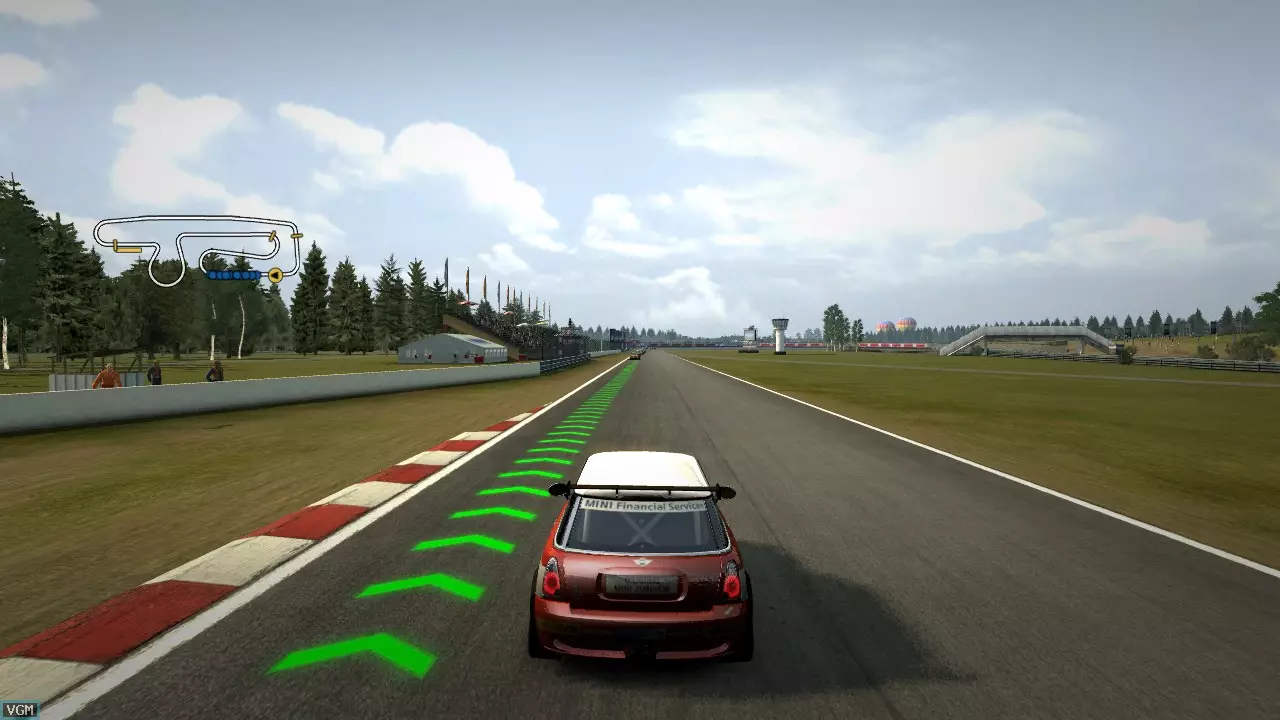Viewport: 1280px width, 720px height.
Task: Click the yellow sector gate on the minimap's right side
Action: click(x=296, y=236)
